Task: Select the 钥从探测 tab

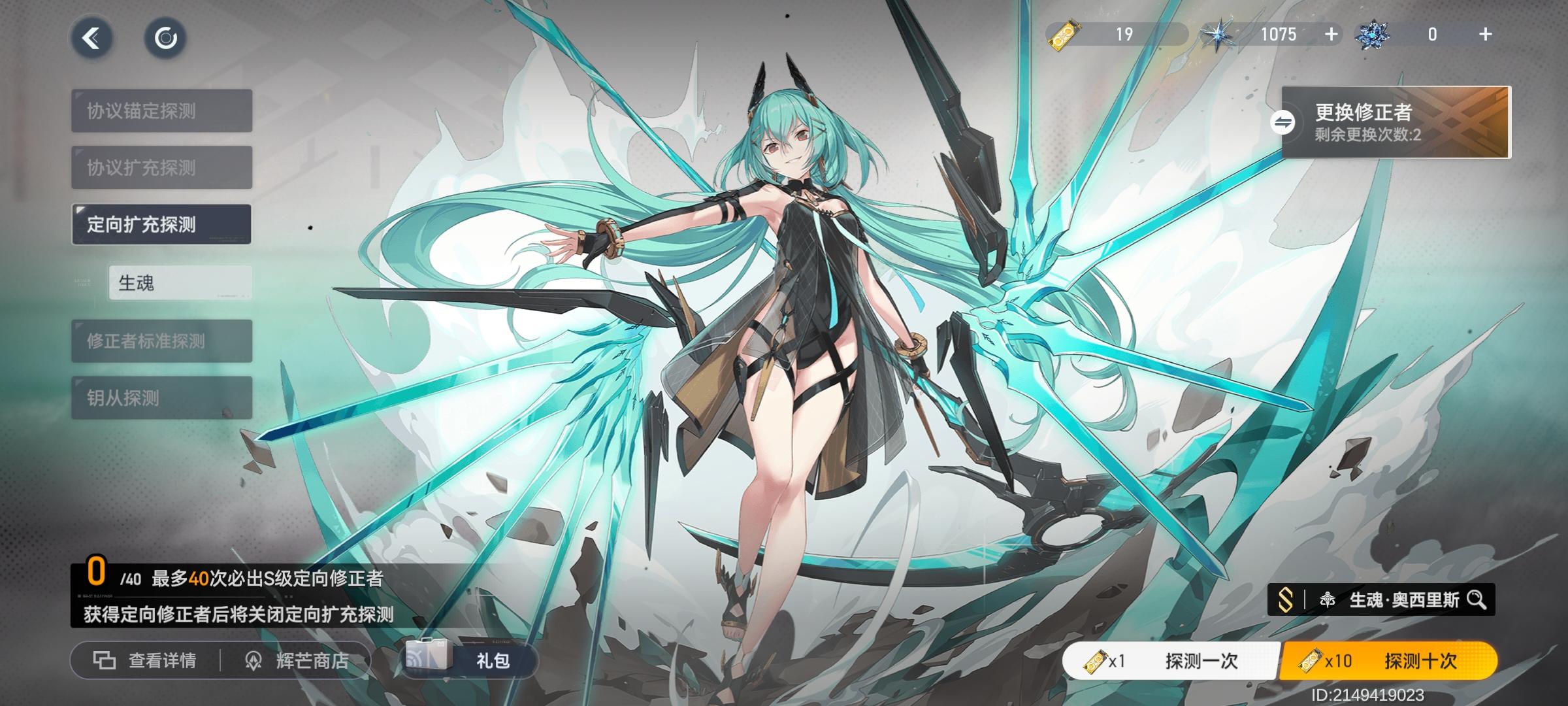Action: (x=162, y=397)
